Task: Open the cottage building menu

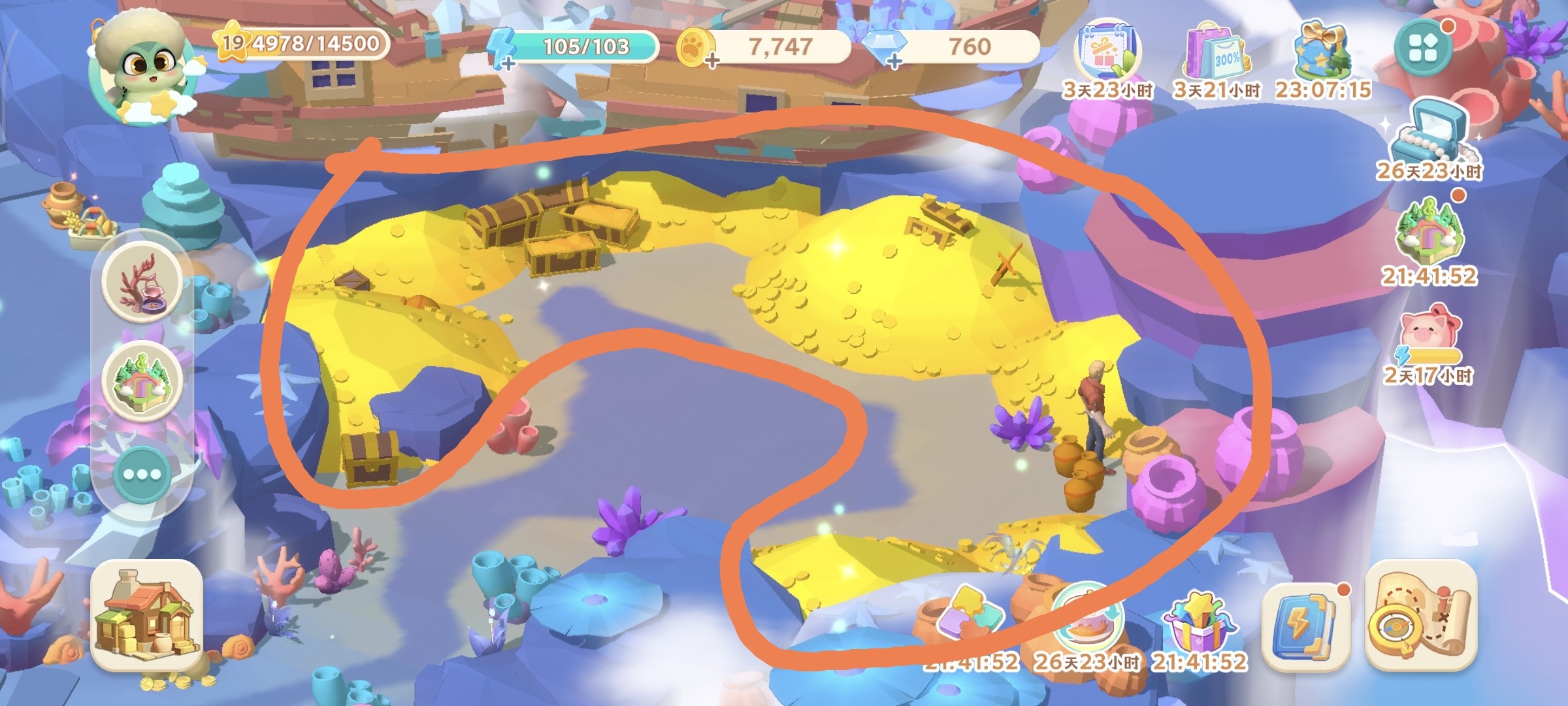Action: [147, 614]
